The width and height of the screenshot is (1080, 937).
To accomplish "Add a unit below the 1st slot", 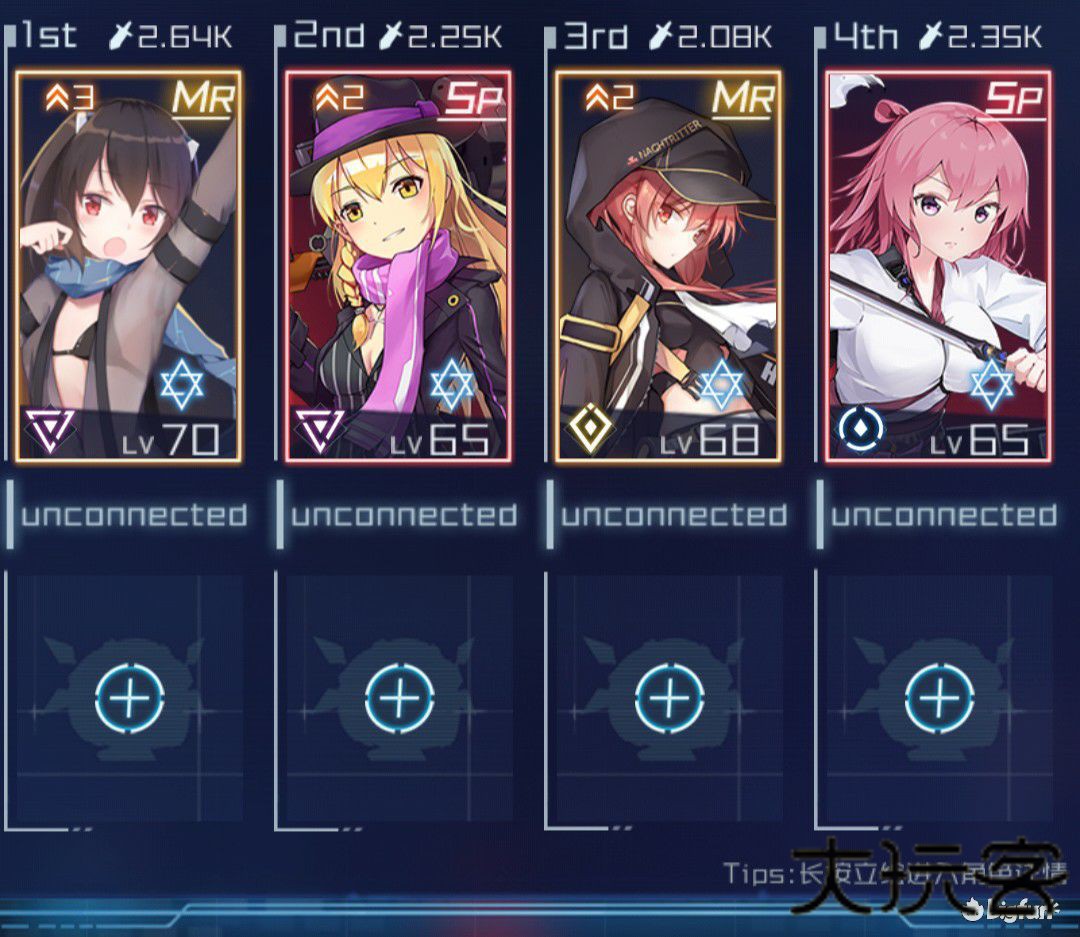I will [x=130, y=695].
